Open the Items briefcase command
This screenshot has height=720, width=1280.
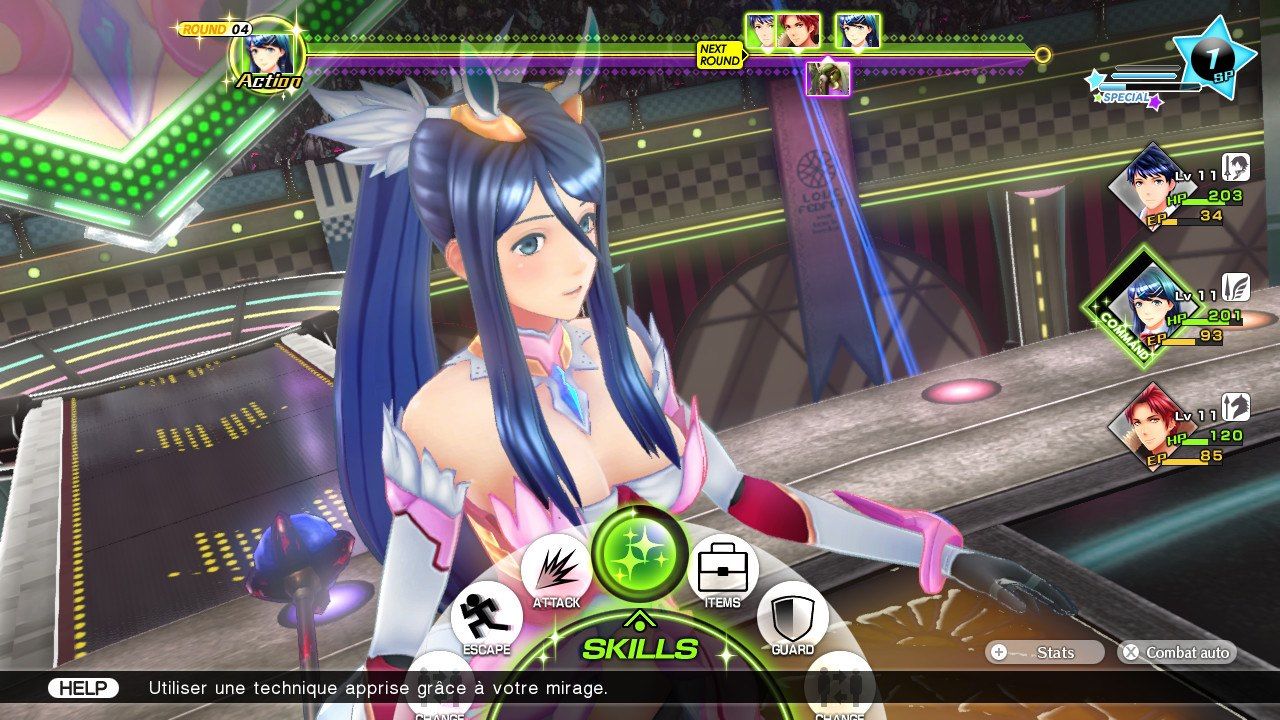coord(722,570)
